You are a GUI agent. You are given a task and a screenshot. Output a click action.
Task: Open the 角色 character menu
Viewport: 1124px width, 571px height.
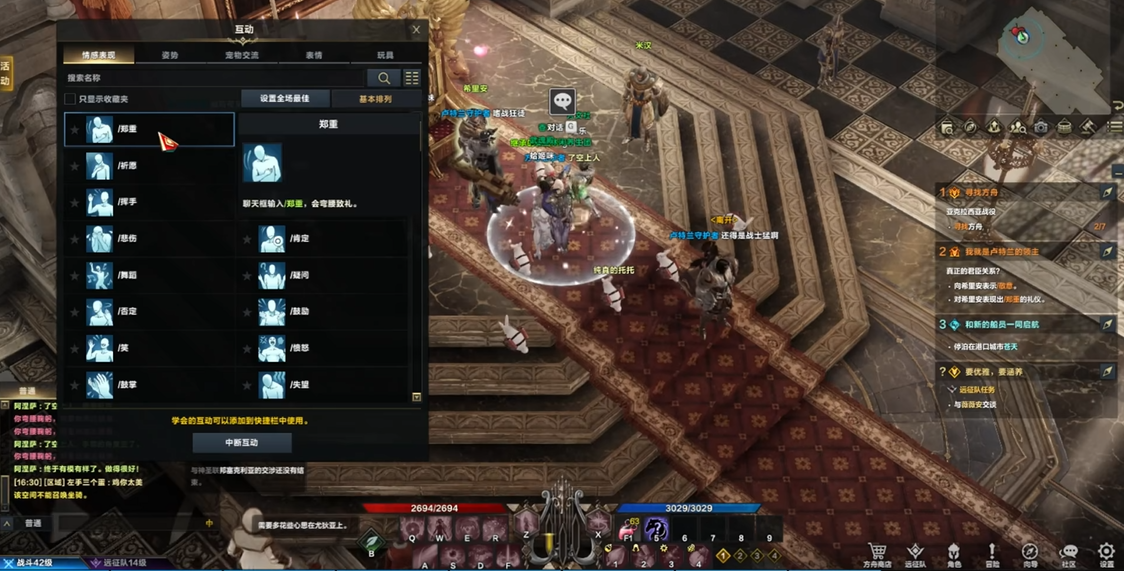(x=954, y=555)
